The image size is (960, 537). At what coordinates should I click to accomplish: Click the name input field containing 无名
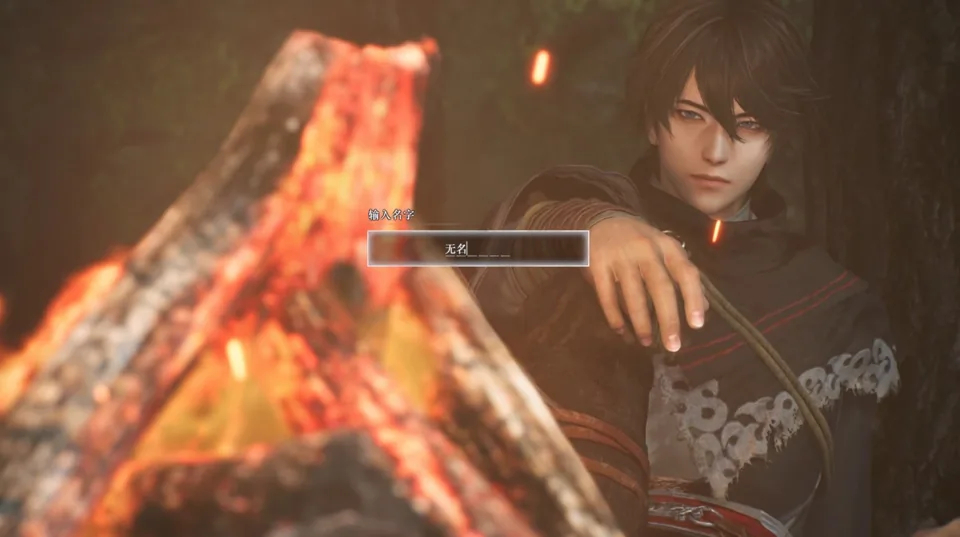click(478, 248)
